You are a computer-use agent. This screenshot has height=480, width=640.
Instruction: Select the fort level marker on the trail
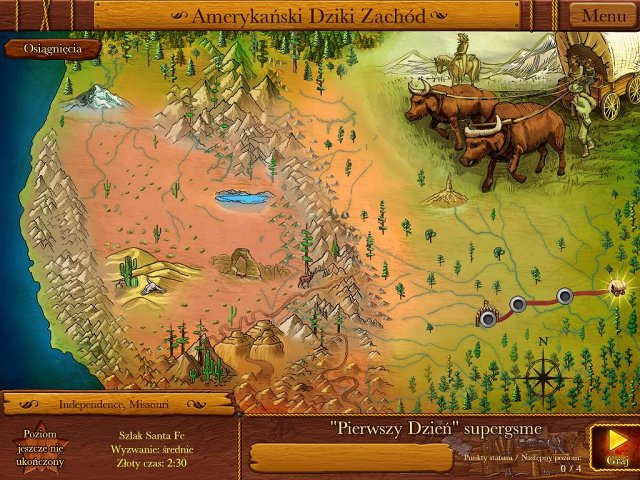(x=487, y=316)
